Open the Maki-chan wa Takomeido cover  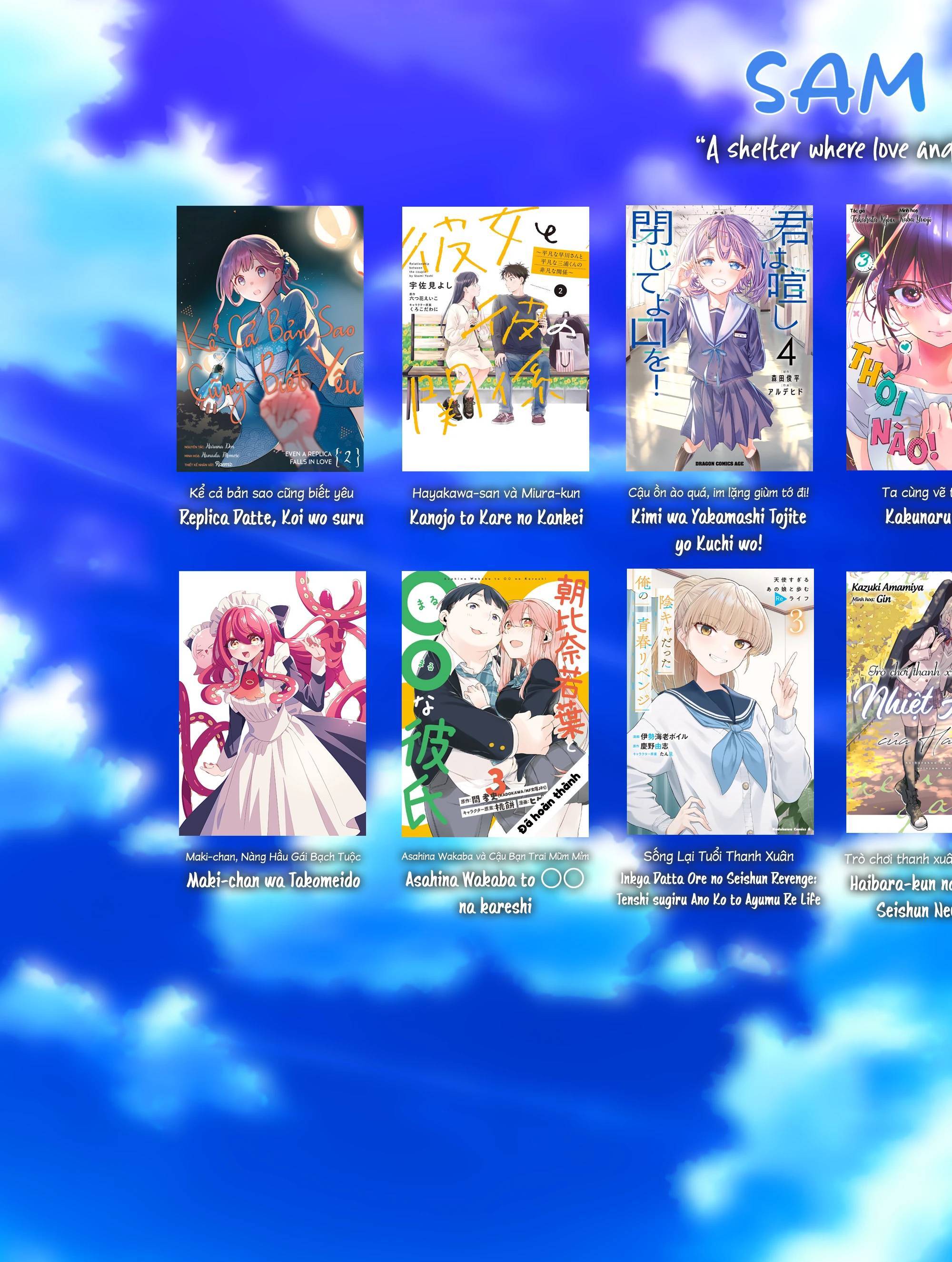[x=272, y=703]
